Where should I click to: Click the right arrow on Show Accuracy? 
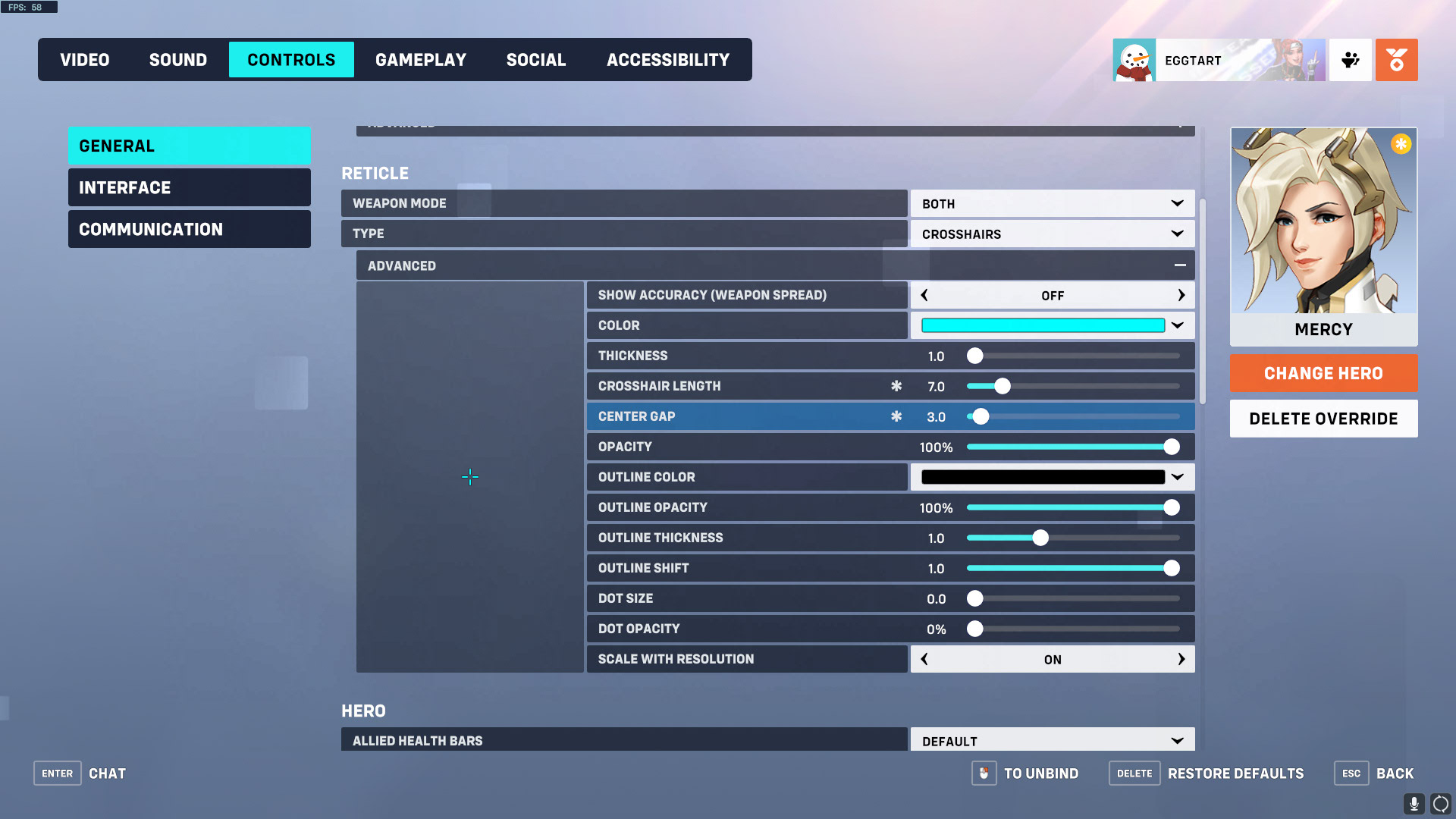[x=1181, y=295]
